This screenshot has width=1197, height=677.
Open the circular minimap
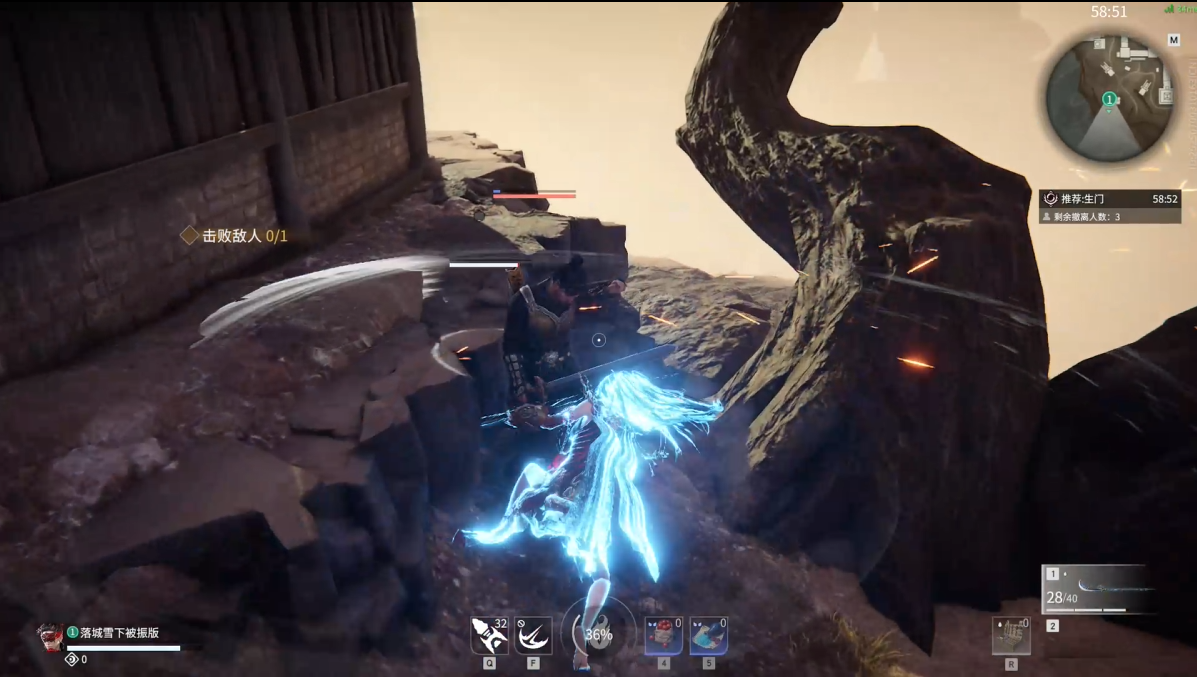pos(1109,99)
